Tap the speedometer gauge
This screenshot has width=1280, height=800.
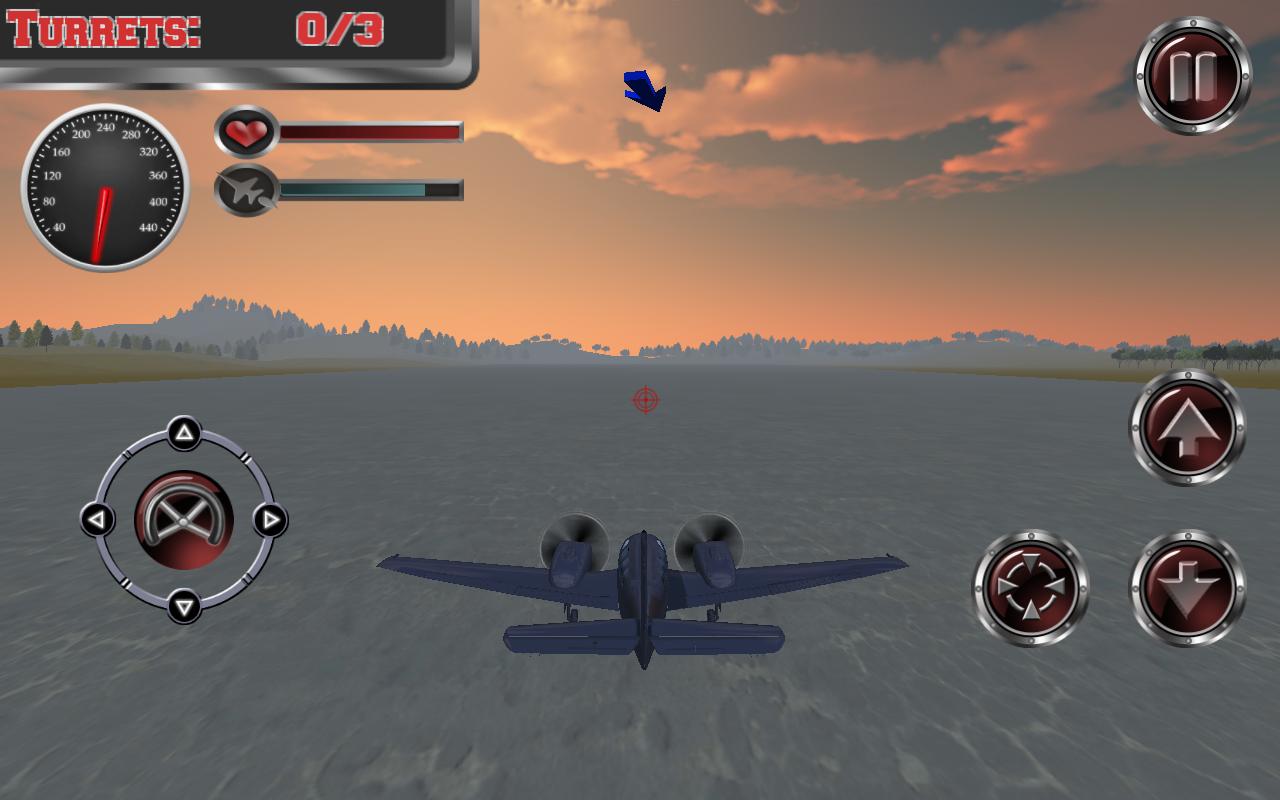tap(105, 190)
